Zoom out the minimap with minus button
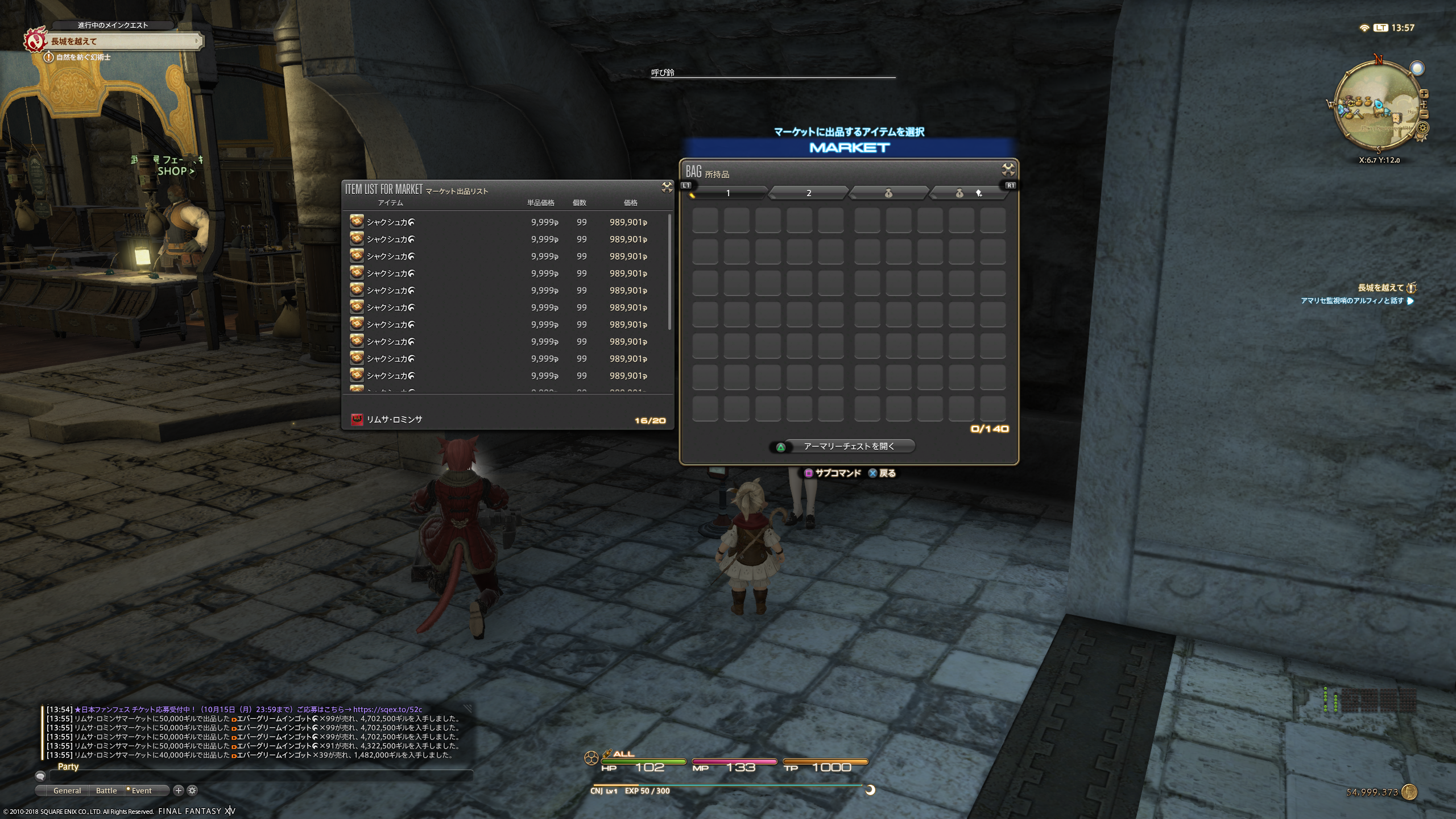Screen dimensions: 1456x819 click(1424, 114)
